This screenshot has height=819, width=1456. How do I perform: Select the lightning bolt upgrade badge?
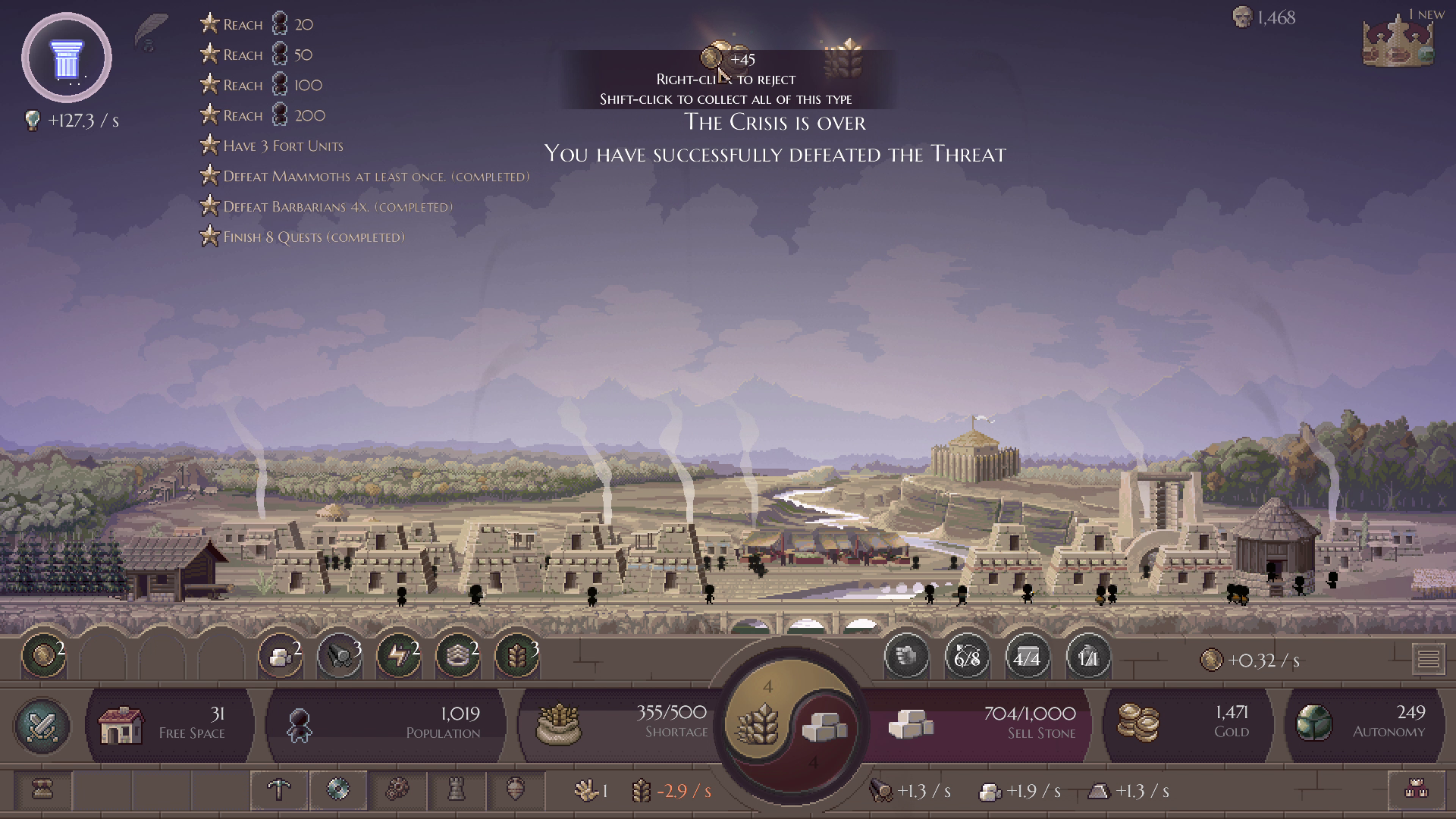(398, 656)
